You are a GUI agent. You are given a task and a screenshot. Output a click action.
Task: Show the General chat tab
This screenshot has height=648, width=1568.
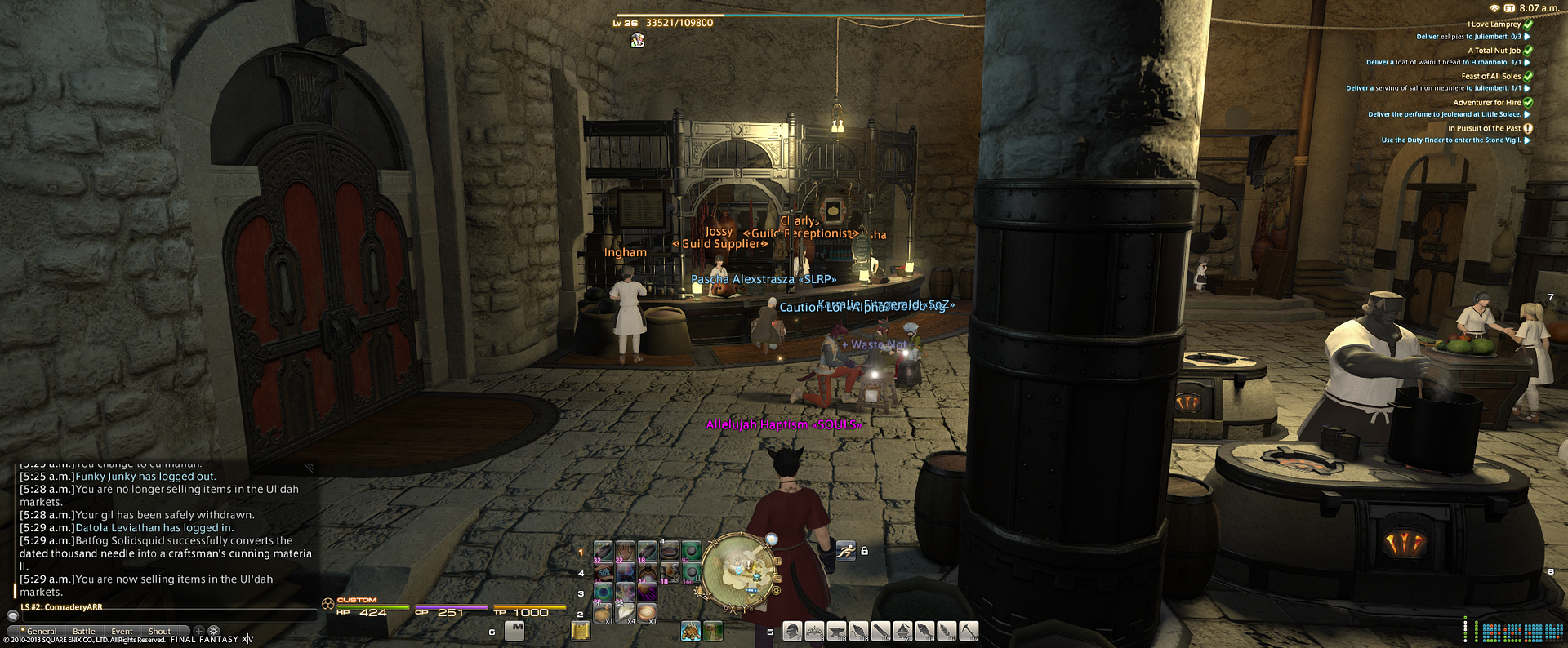point(41,631)
